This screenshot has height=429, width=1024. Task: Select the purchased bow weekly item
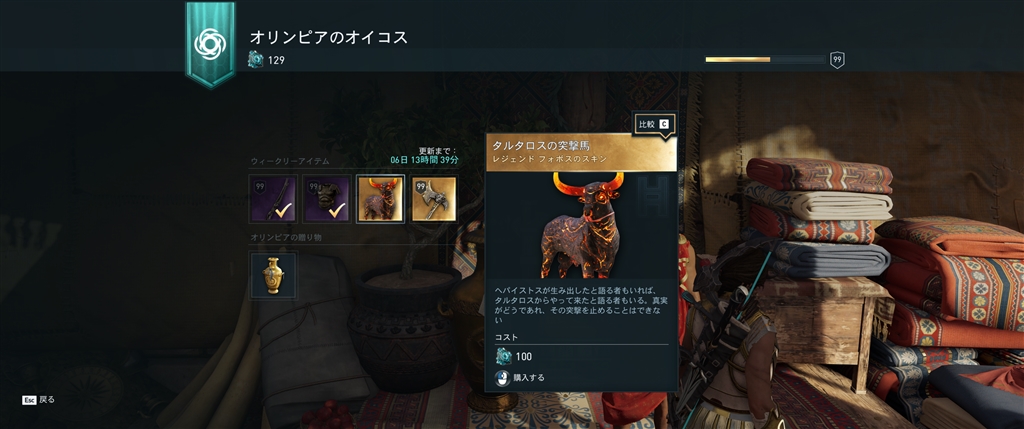click(273, 199)
